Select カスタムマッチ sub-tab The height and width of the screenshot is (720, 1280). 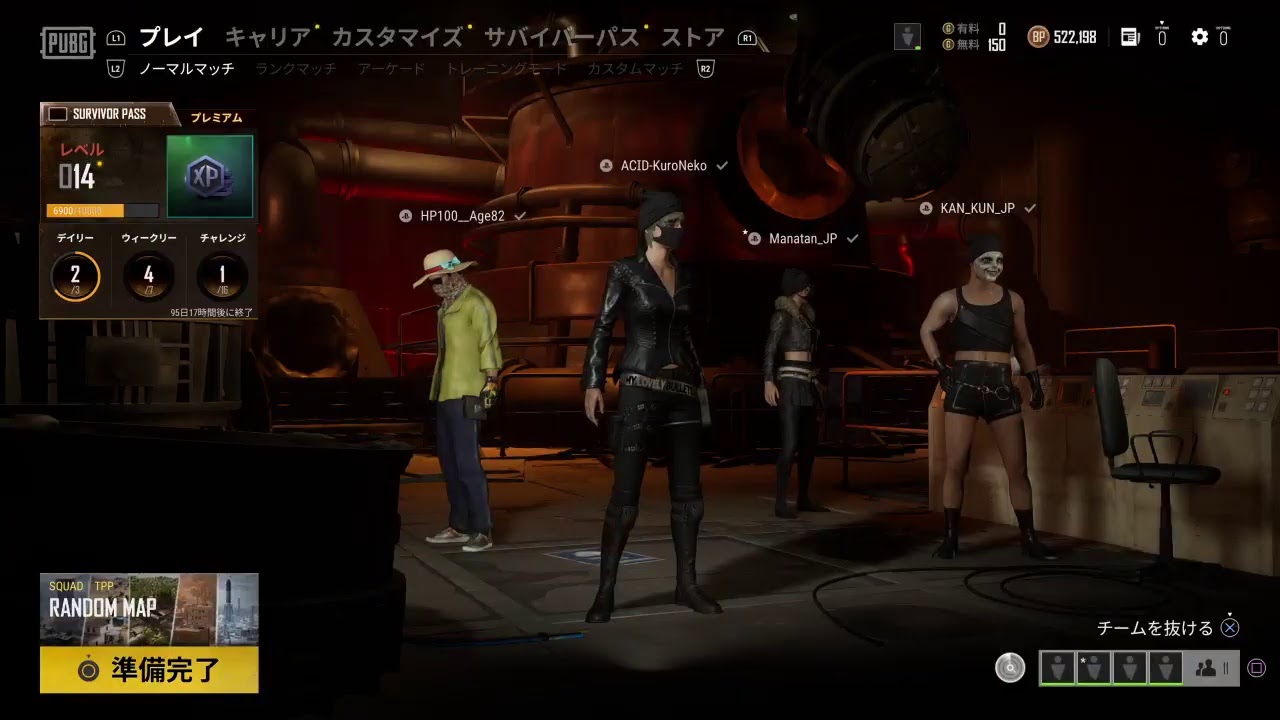tap(635, 69)
